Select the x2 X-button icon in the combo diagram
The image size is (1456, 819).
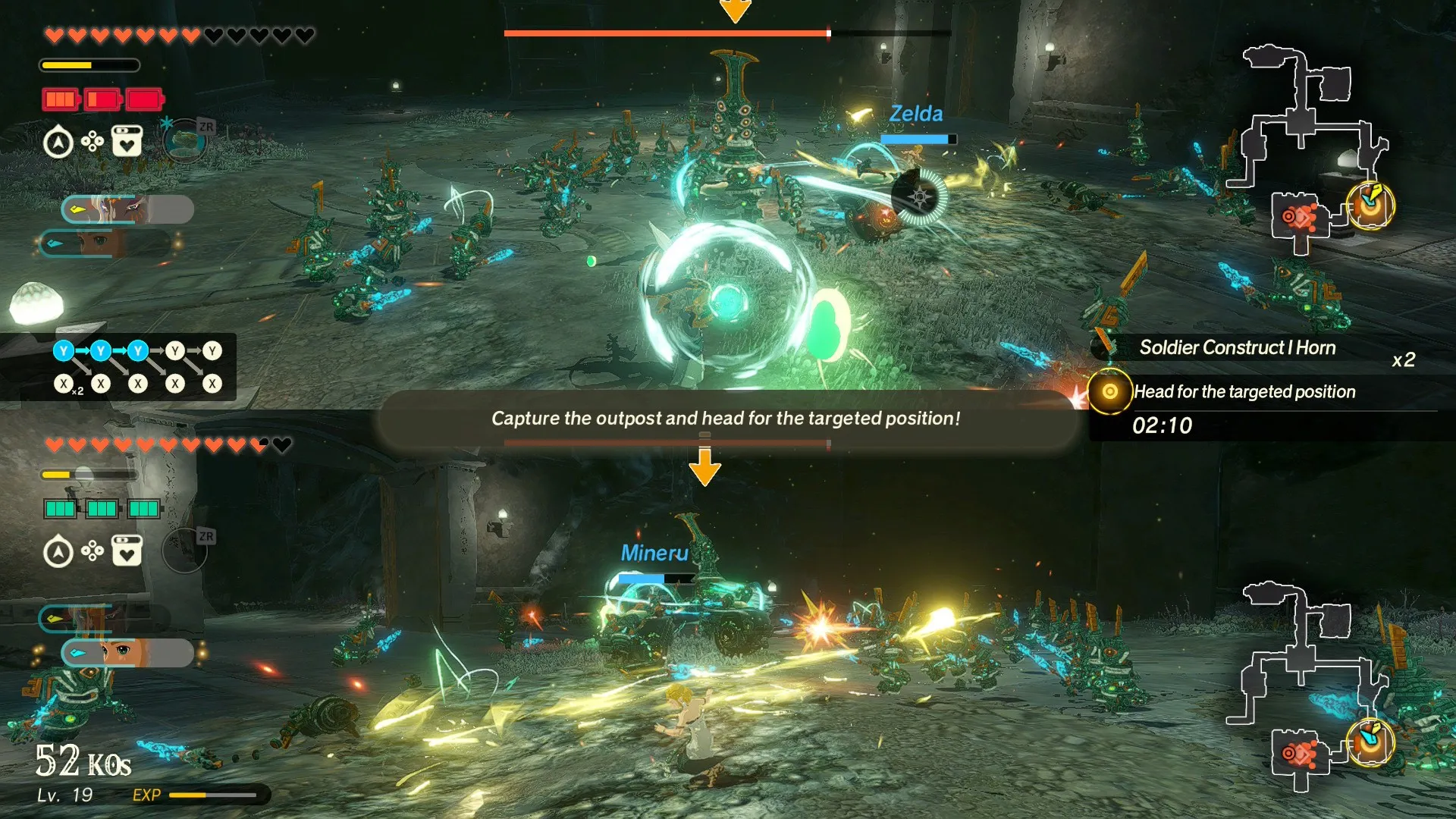click(x=64, y=381)
